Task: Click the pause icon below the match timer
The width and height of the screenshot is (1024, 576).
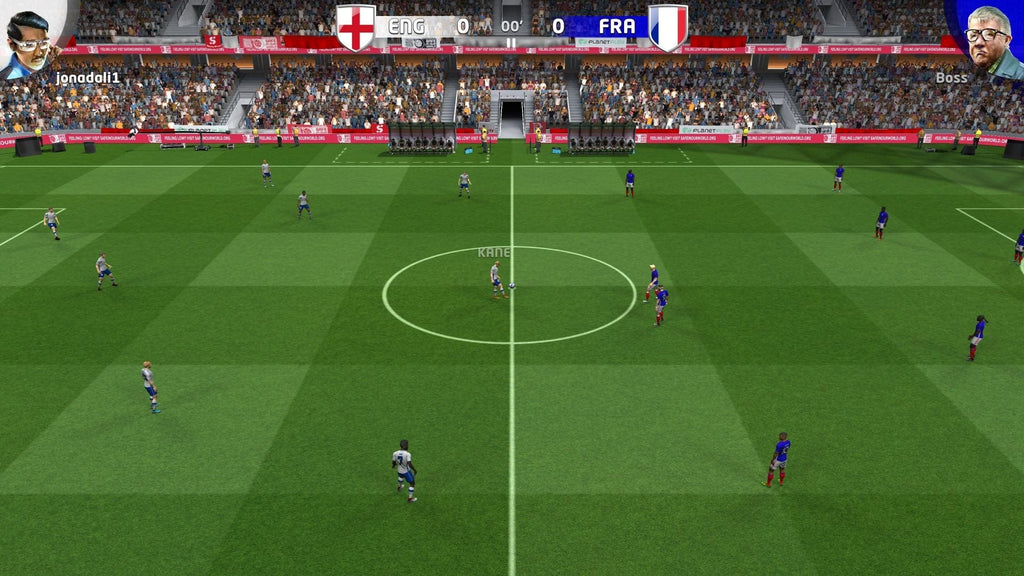Action: [511, 43]
